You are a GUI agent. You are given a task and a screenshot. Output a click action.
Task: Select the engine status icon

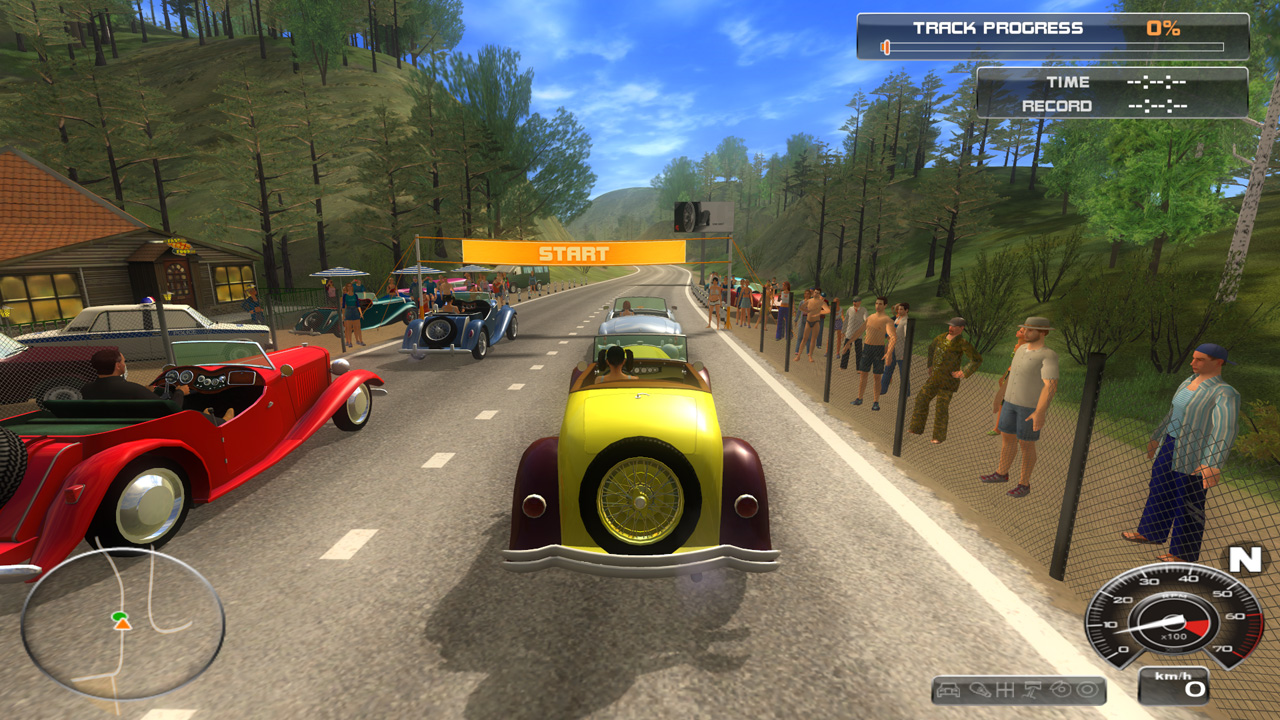pyautogui.click(x=980, y=690)
